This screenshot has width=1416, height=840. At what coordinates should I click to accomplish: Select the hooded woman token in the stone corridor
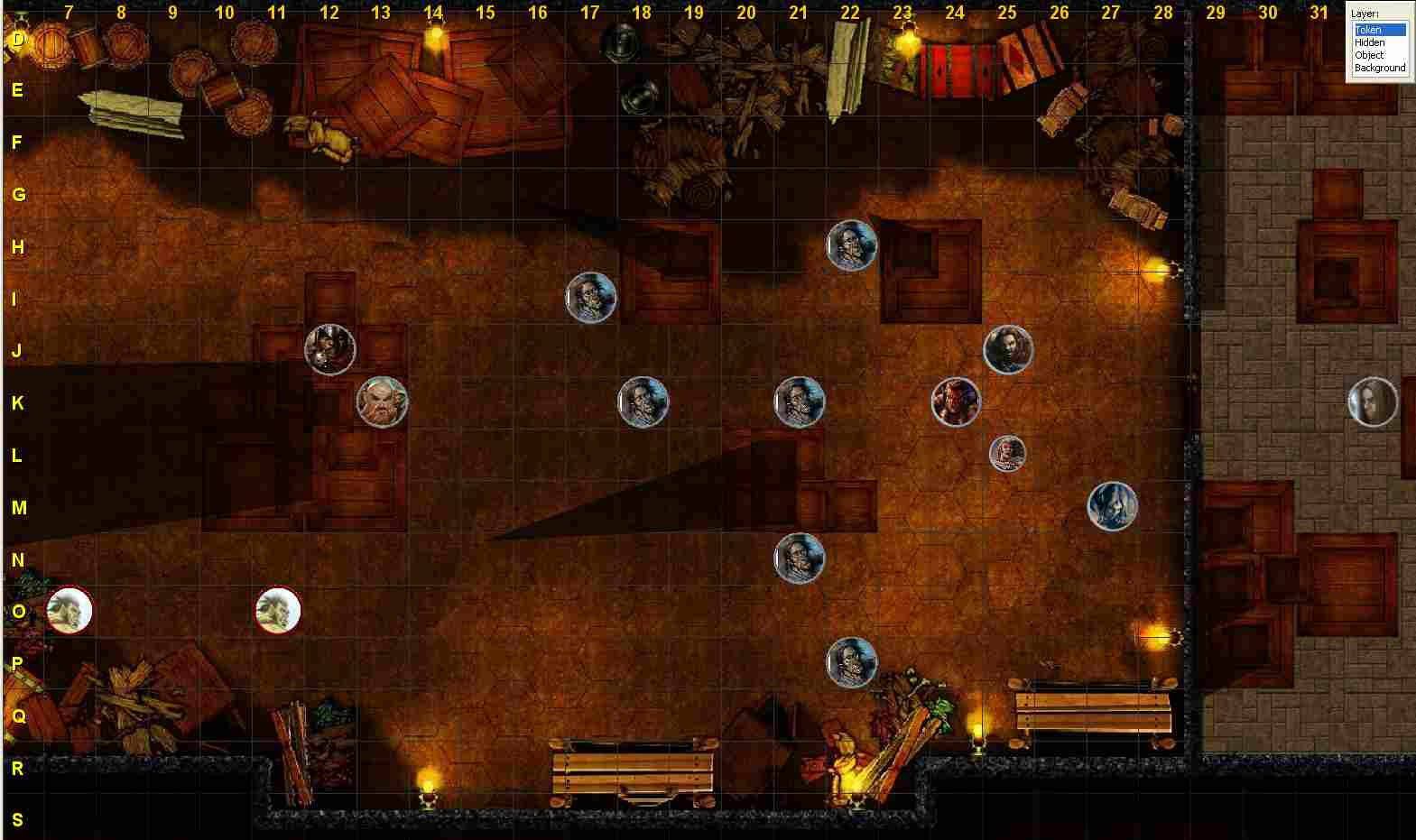pos(1373,402)
